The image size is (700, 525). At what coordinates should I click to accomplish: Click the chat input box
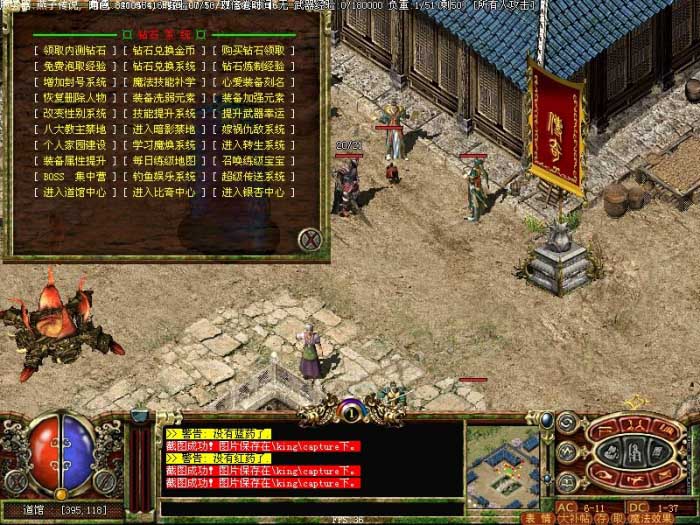(310, 507)
